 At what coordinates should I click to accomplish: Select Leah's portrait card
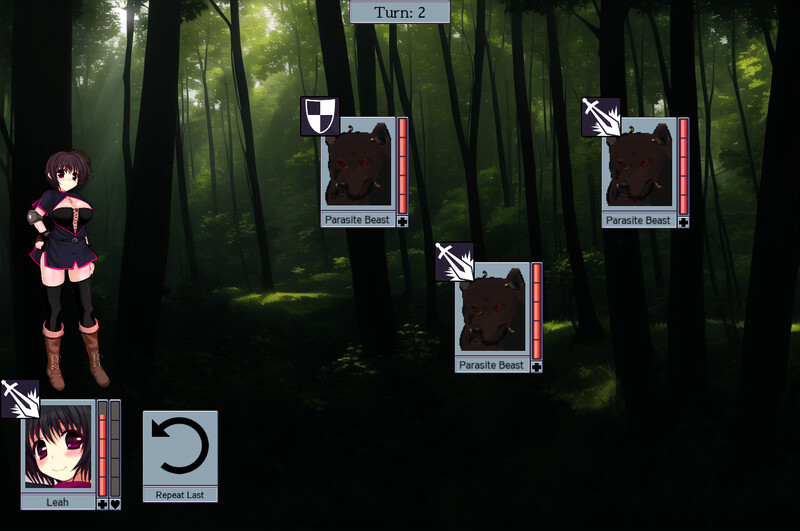coord(59,446)
